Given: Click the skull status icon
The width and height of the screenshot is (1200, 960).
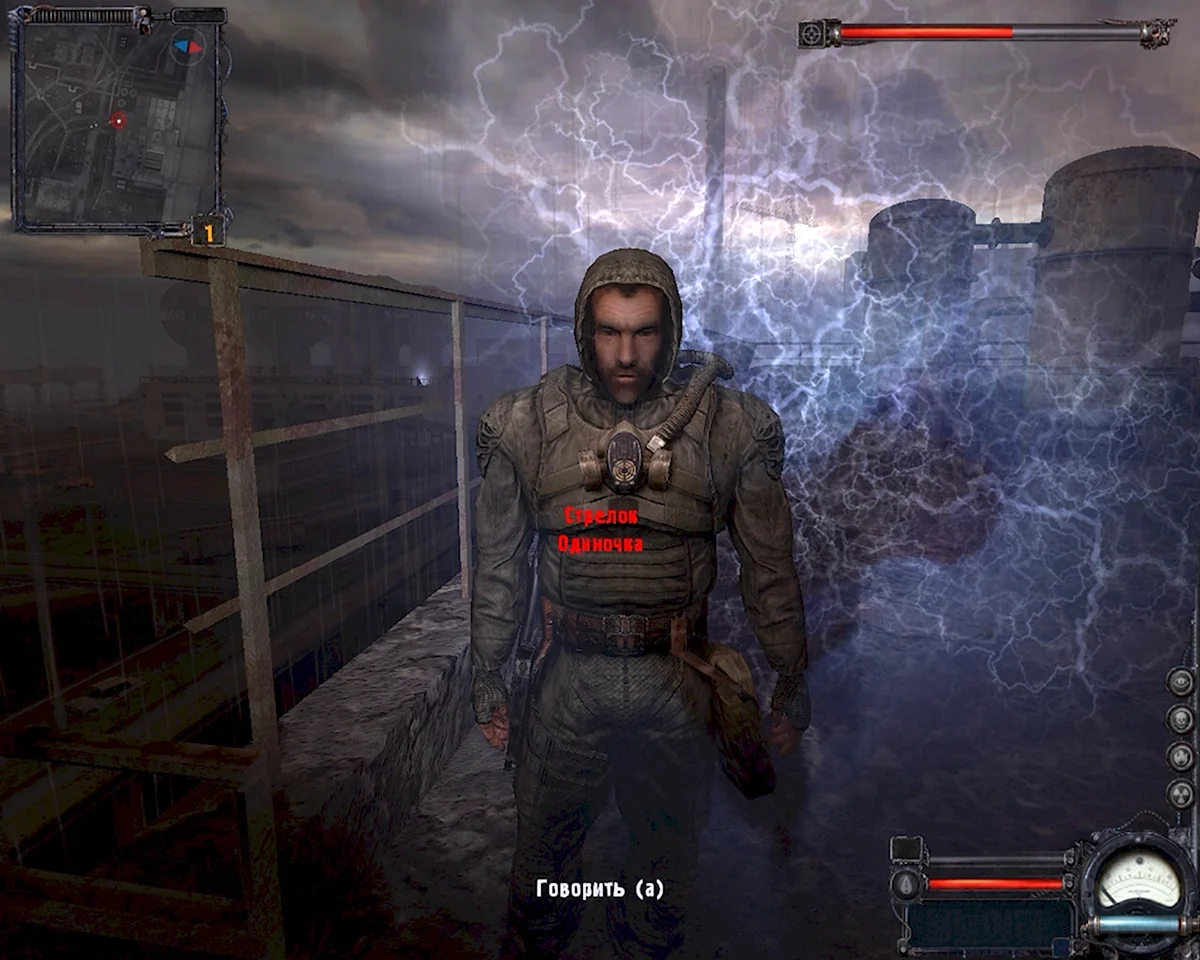Looking at the screenshot, I should (x=1181, y=719).
